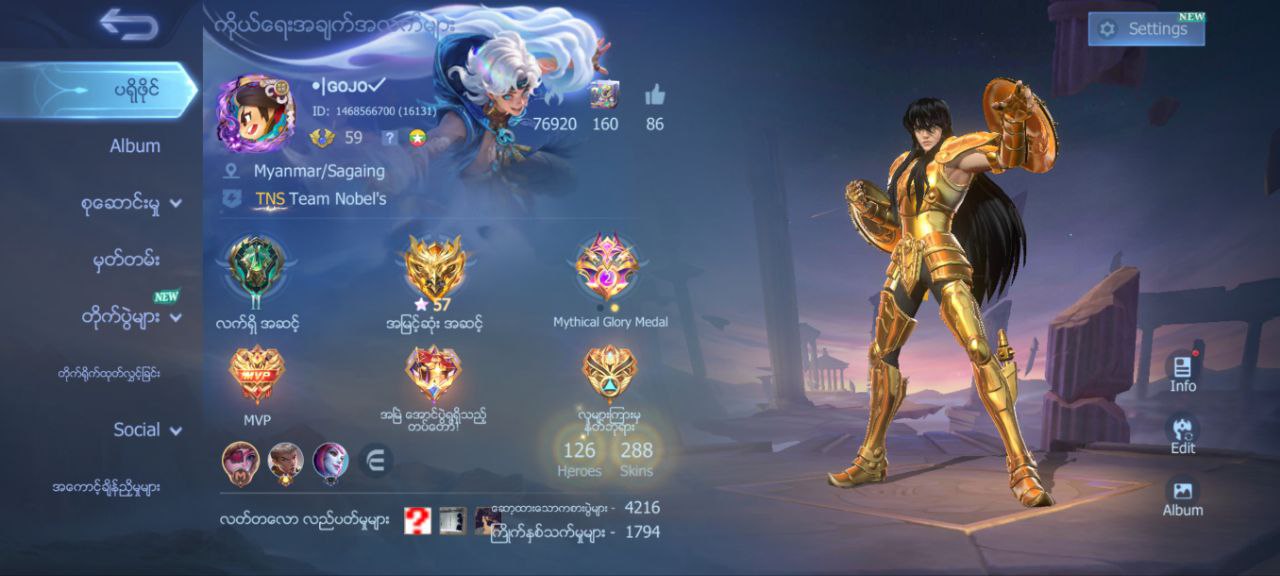Expand the Social menu section
Screen dimensions: 1280x576
tap(146, 430)
